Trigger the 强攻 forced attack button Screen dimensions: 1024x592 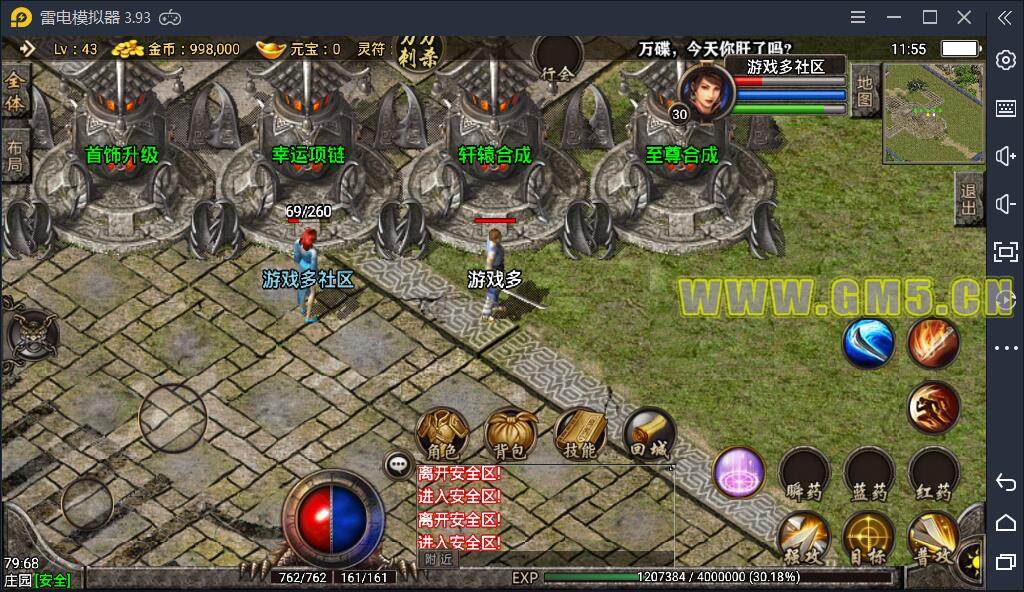click(804, 538)
